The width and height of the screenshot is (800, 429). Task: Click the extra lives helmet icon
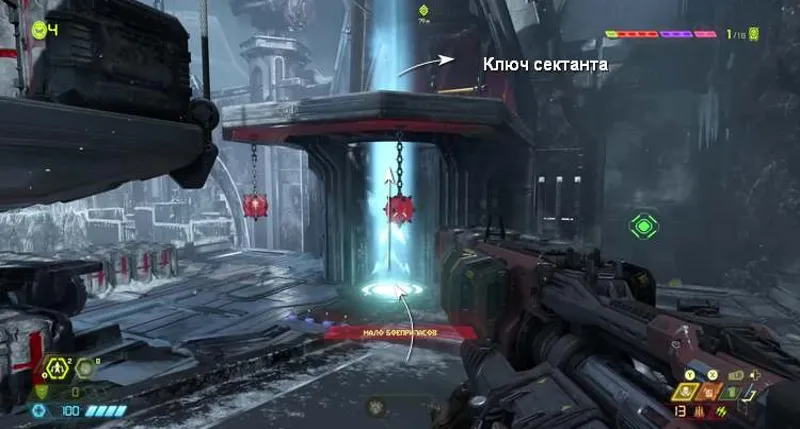coord(38,30)
